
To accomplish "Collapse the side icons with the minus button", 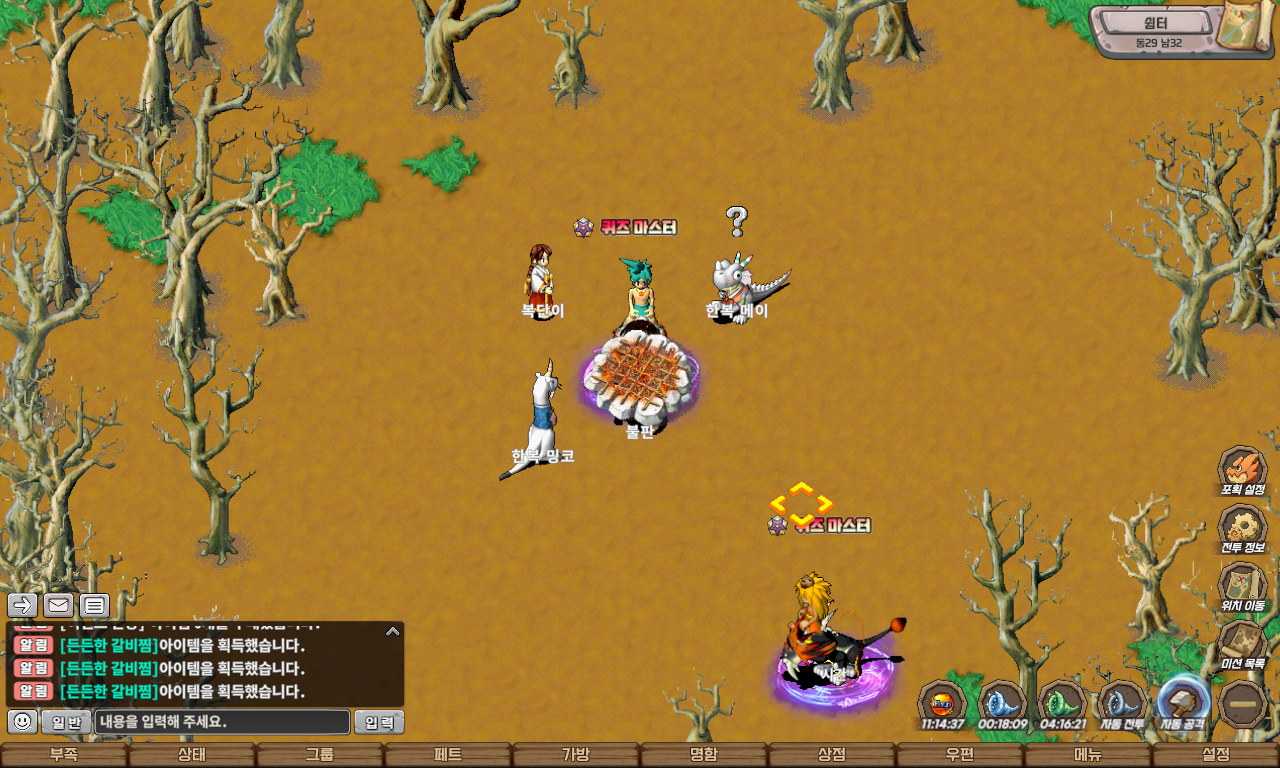I will click(1244, 704).
